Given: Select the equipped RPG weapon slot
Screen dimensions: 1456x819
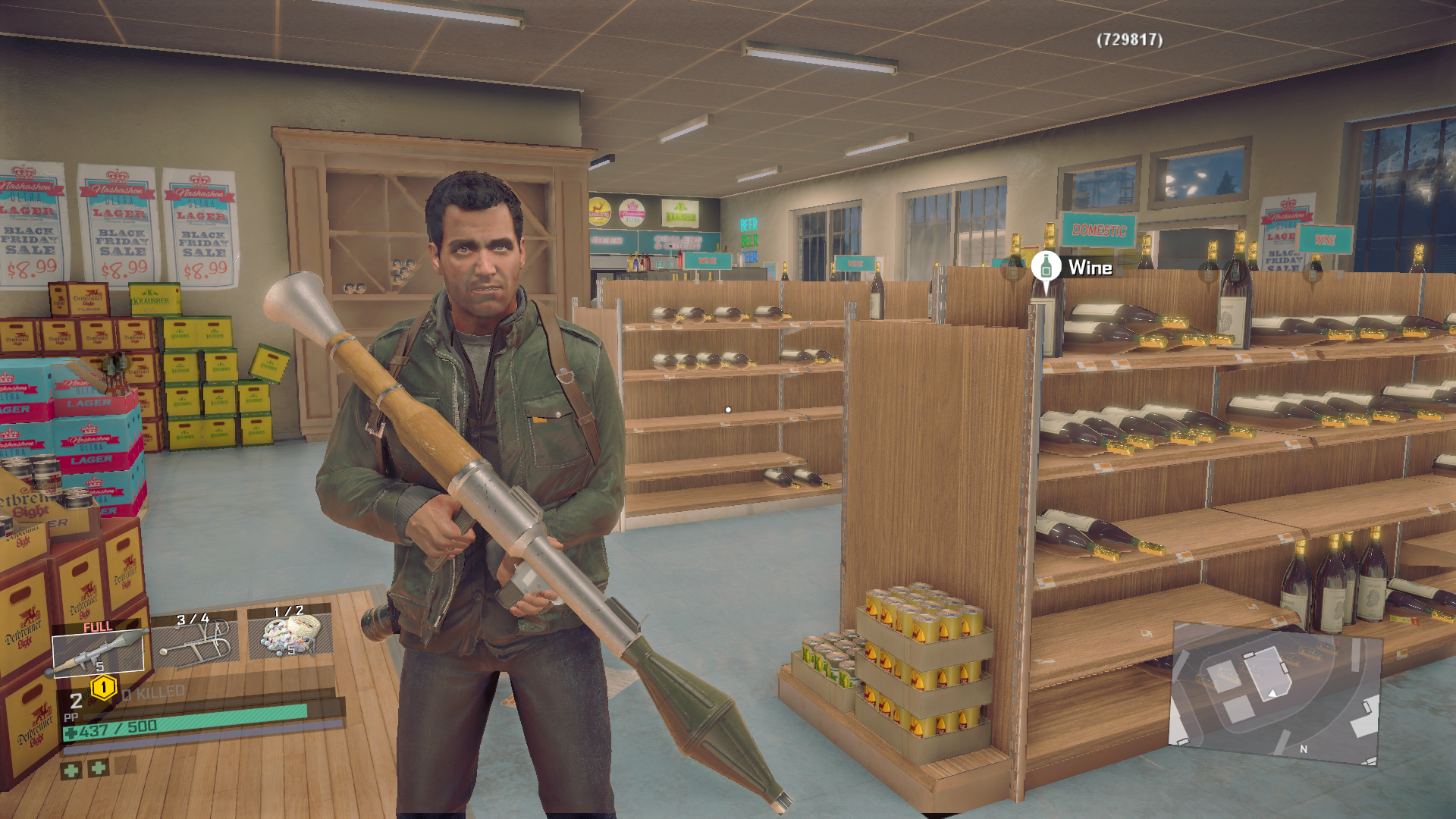Looking at the screenshot, I should [98, 652].
